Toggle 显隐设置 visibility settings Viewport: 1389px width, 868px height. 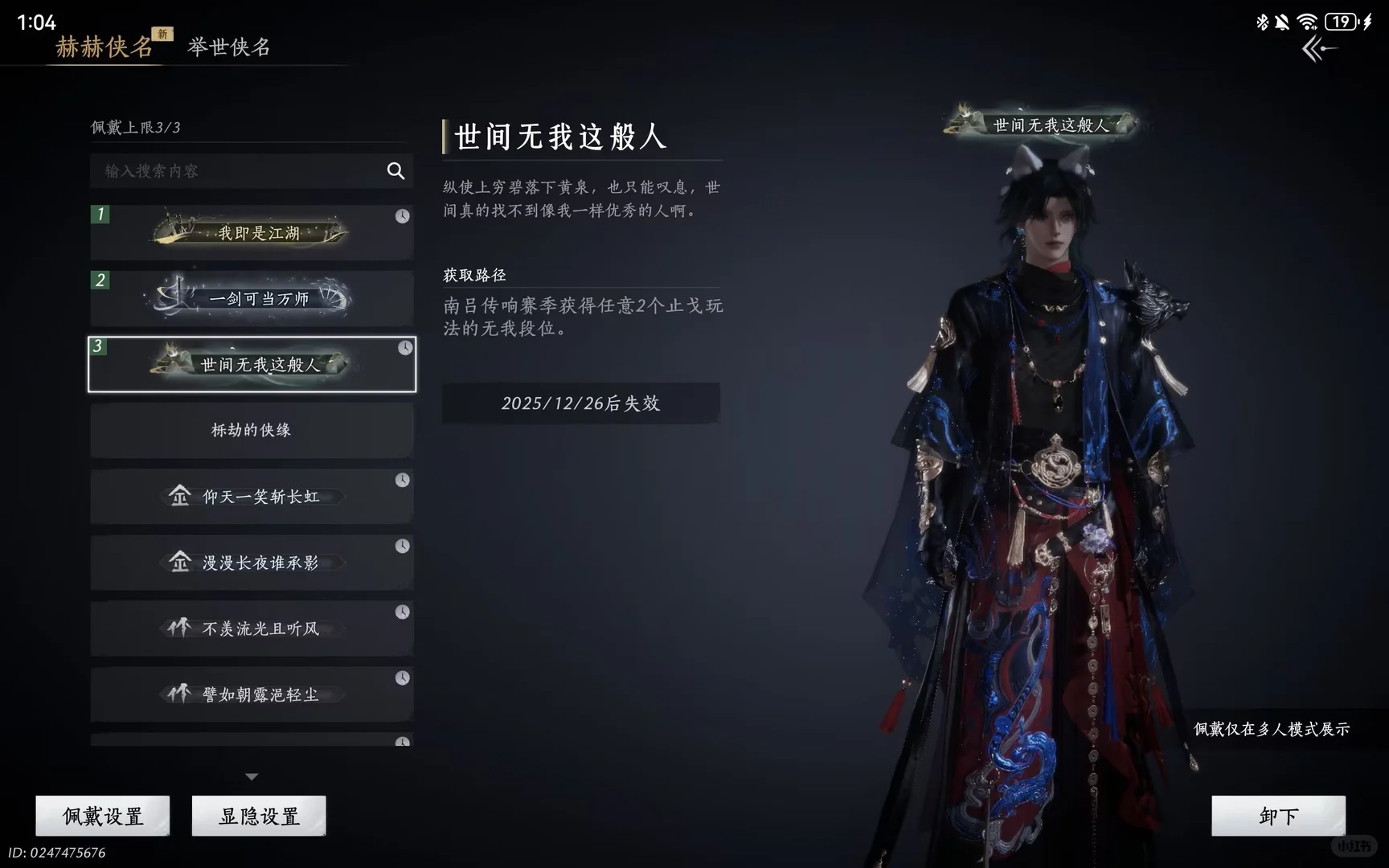(257, 815)
